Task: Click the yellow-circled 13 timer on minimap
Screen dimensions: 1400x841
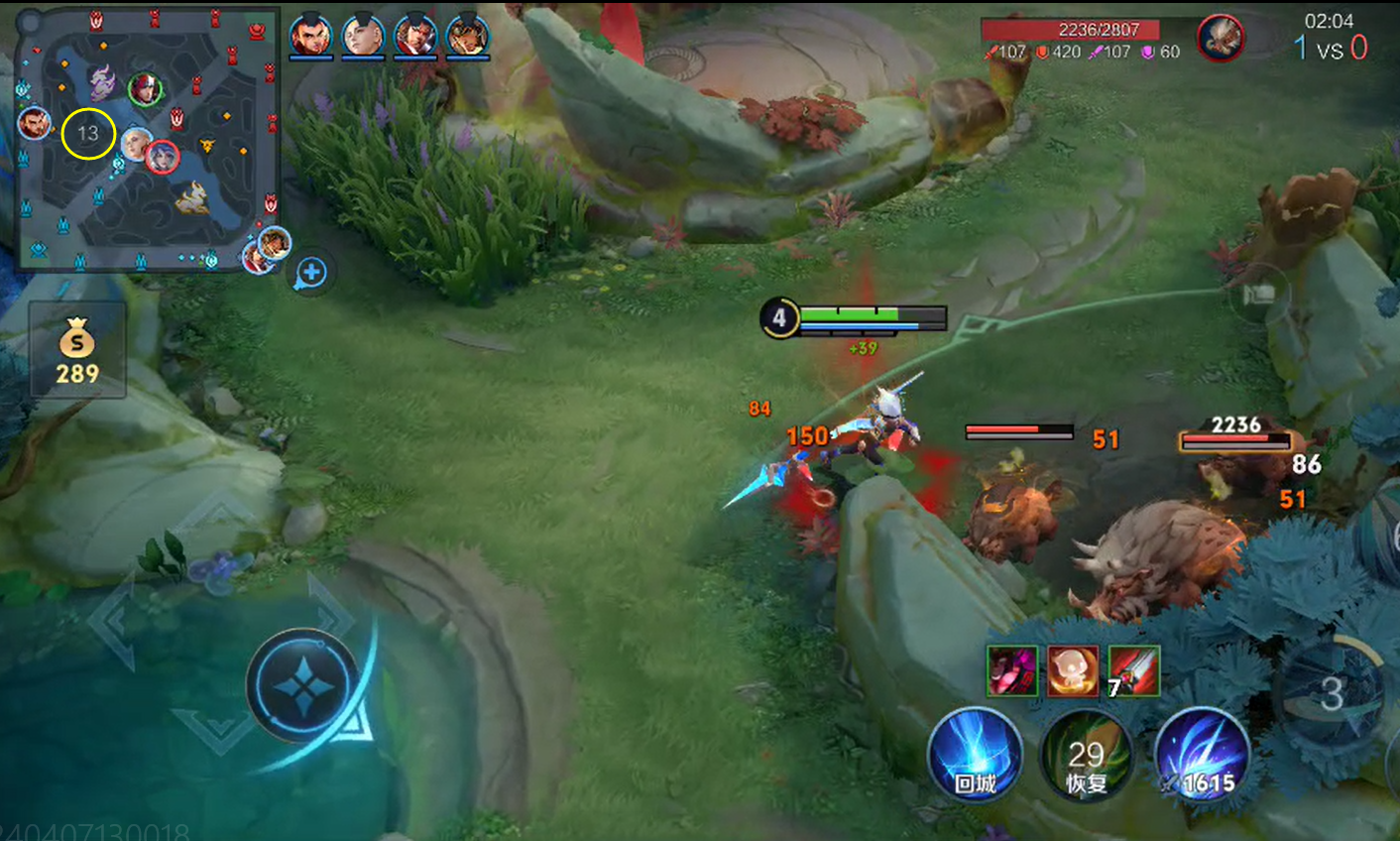Action: pyautogui.click(x=88, y=134)
